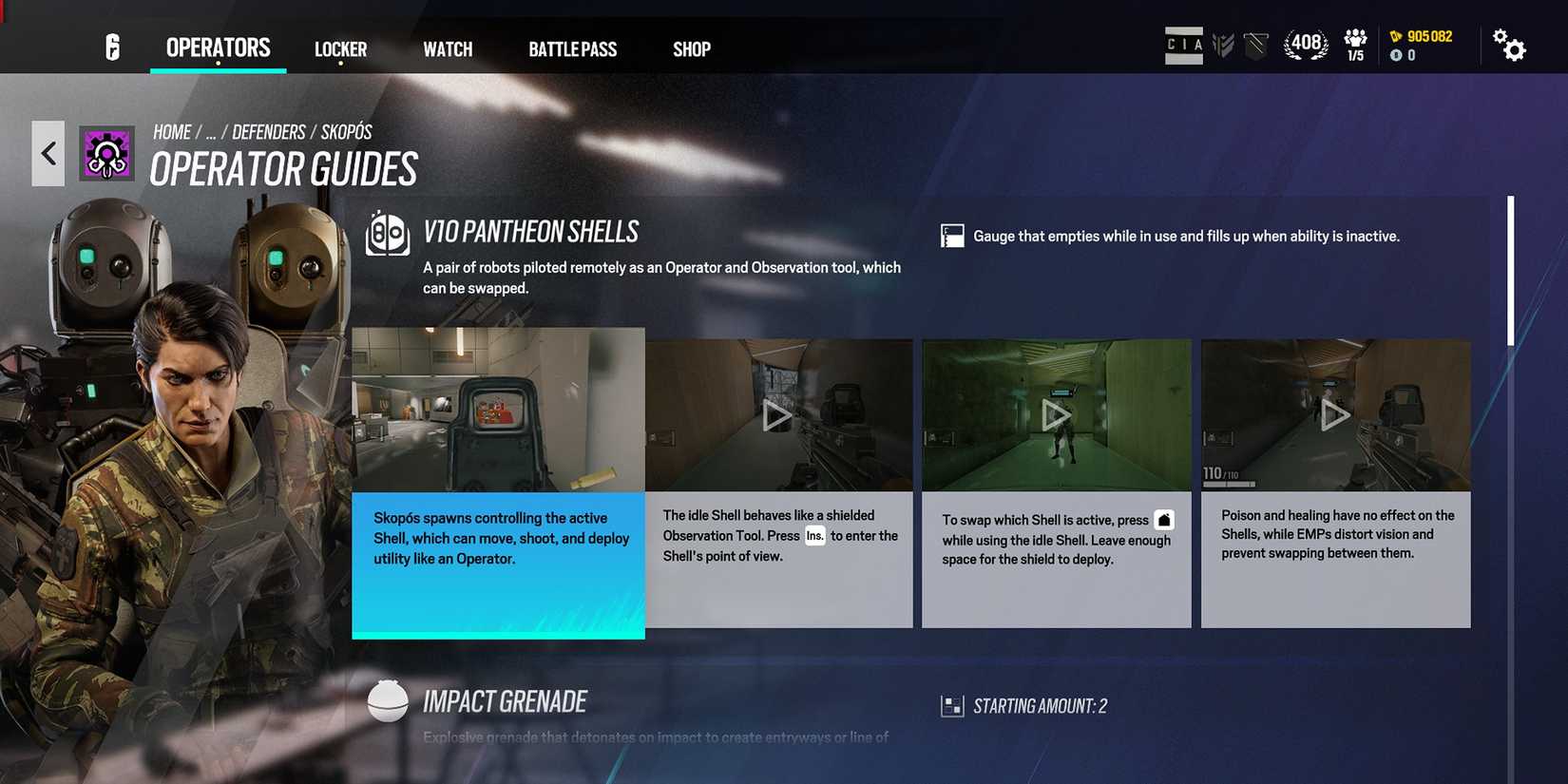Open the squad 1/5 icon

(1353, 44)
